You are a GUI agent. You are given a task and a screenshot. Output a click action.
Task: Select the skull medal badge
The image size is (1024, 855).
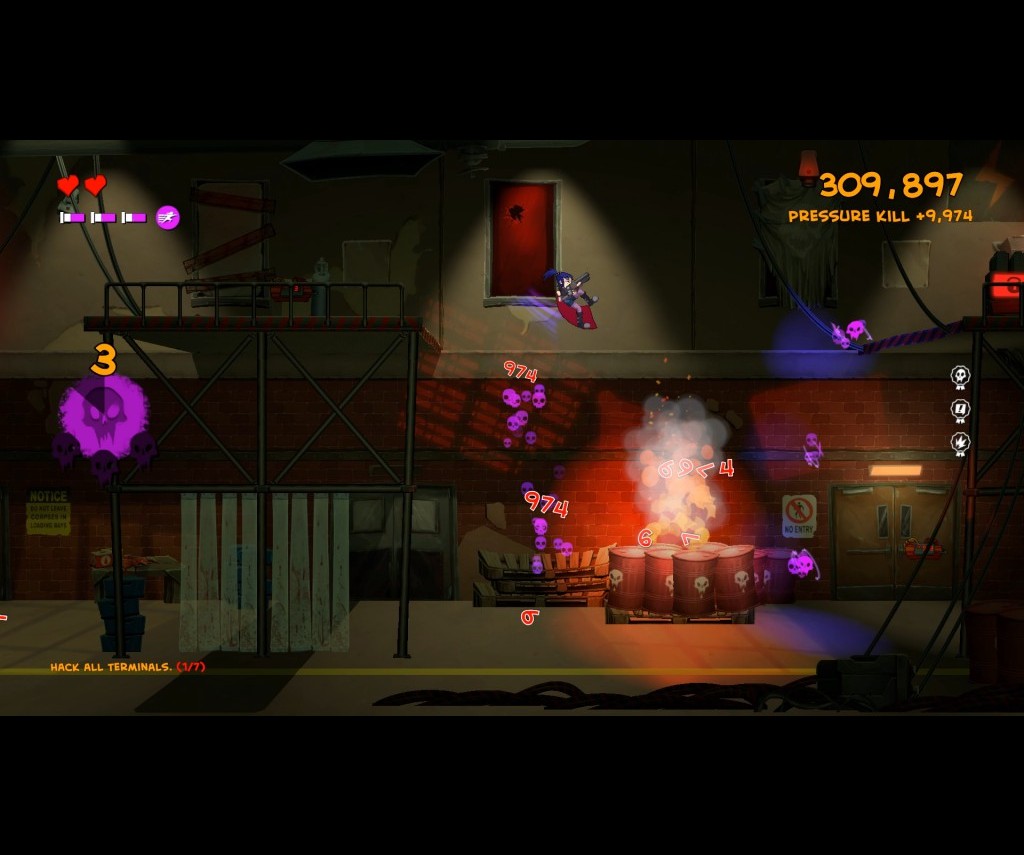click(x=960, y=377)
